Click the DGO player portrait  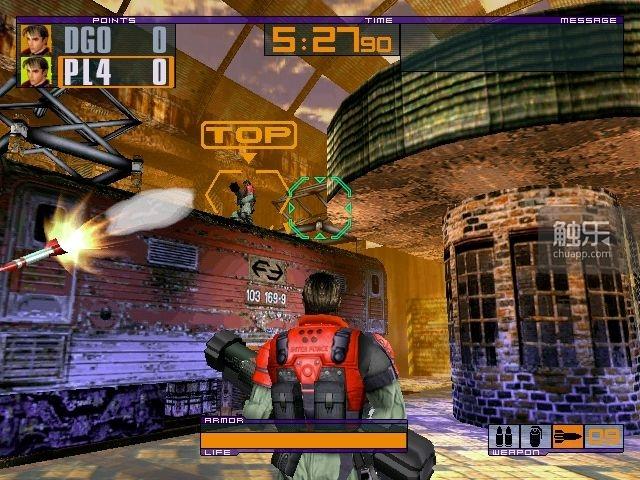tap(35, 40)
